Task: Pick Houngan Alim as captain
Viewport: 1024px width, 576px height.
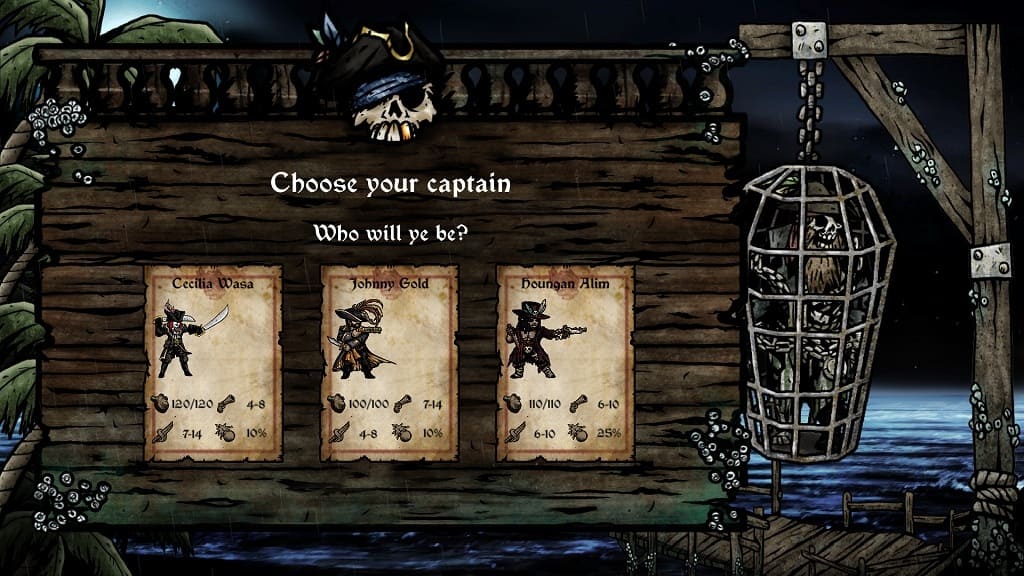Action: tap(565, 362)
